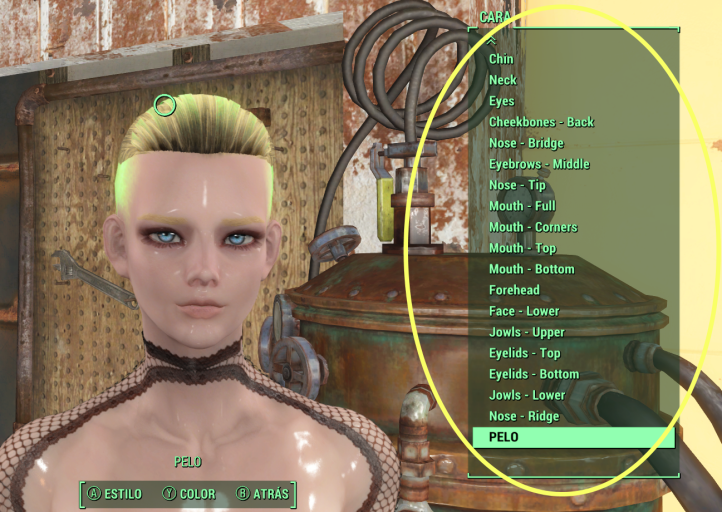Click the Mouth - Full entry
The height and width of the screenshot is (512, 722).
[x=522, y=206]
